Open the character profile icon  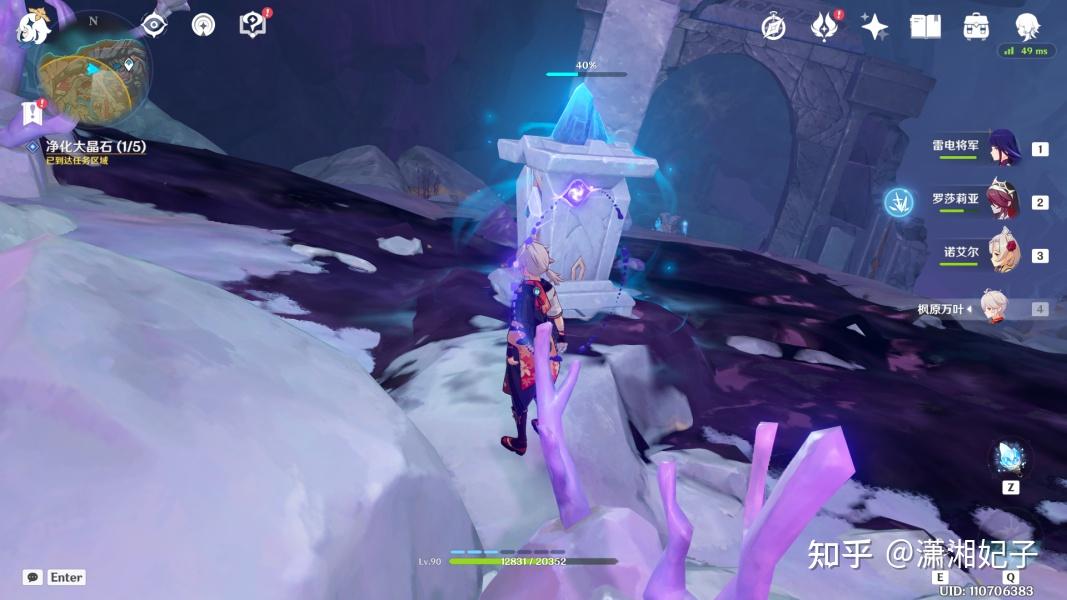(x=1027, y=27)
